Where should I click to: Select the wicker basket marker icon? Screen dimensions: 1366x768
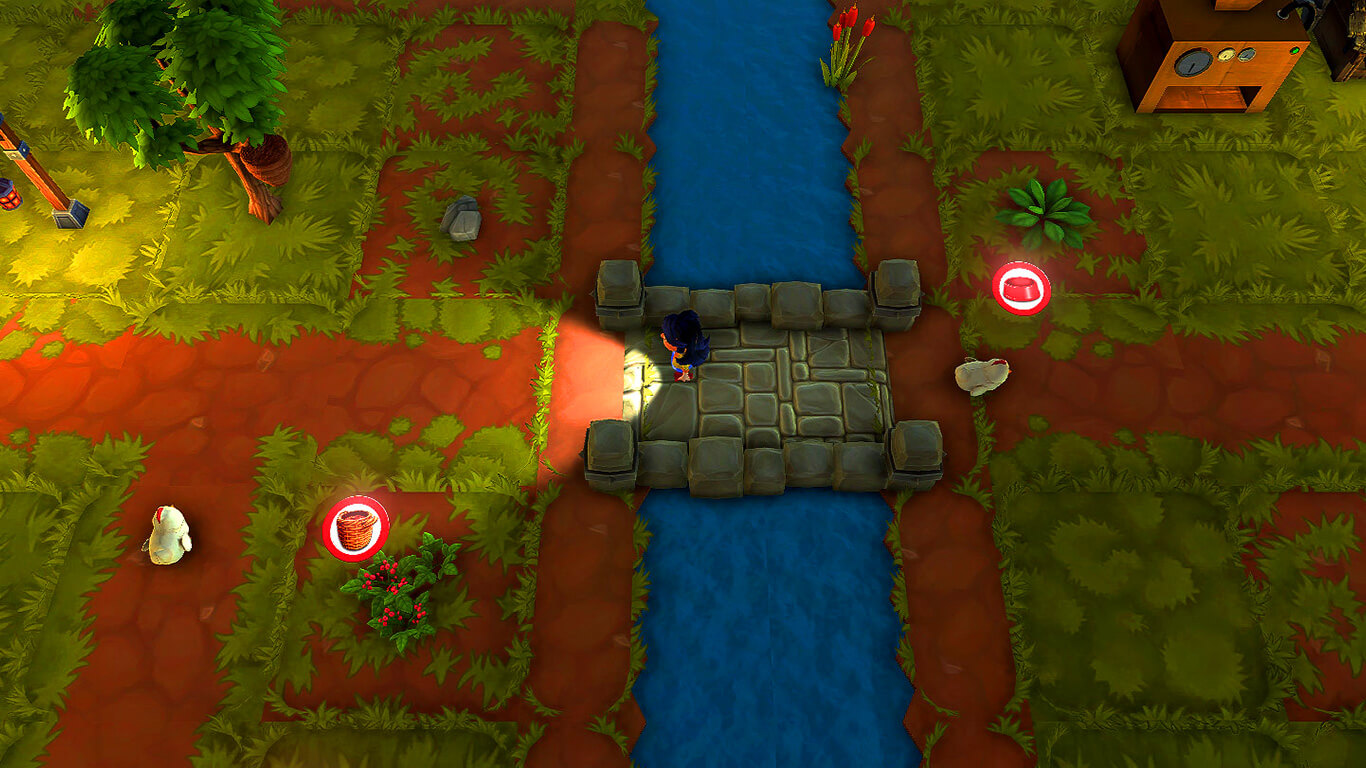tap(356, 528)
